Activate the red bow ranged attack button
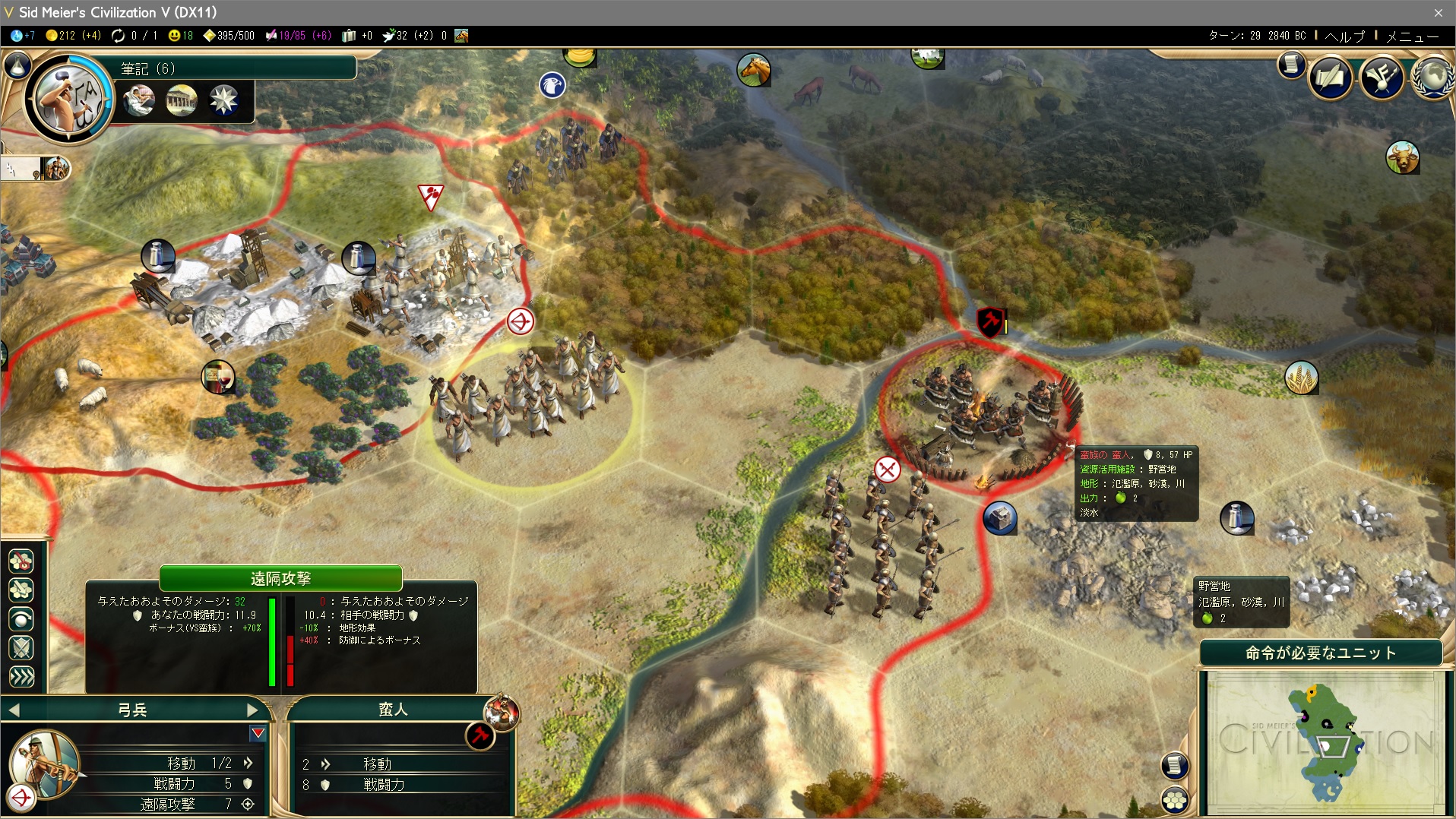 click(21, 797)
